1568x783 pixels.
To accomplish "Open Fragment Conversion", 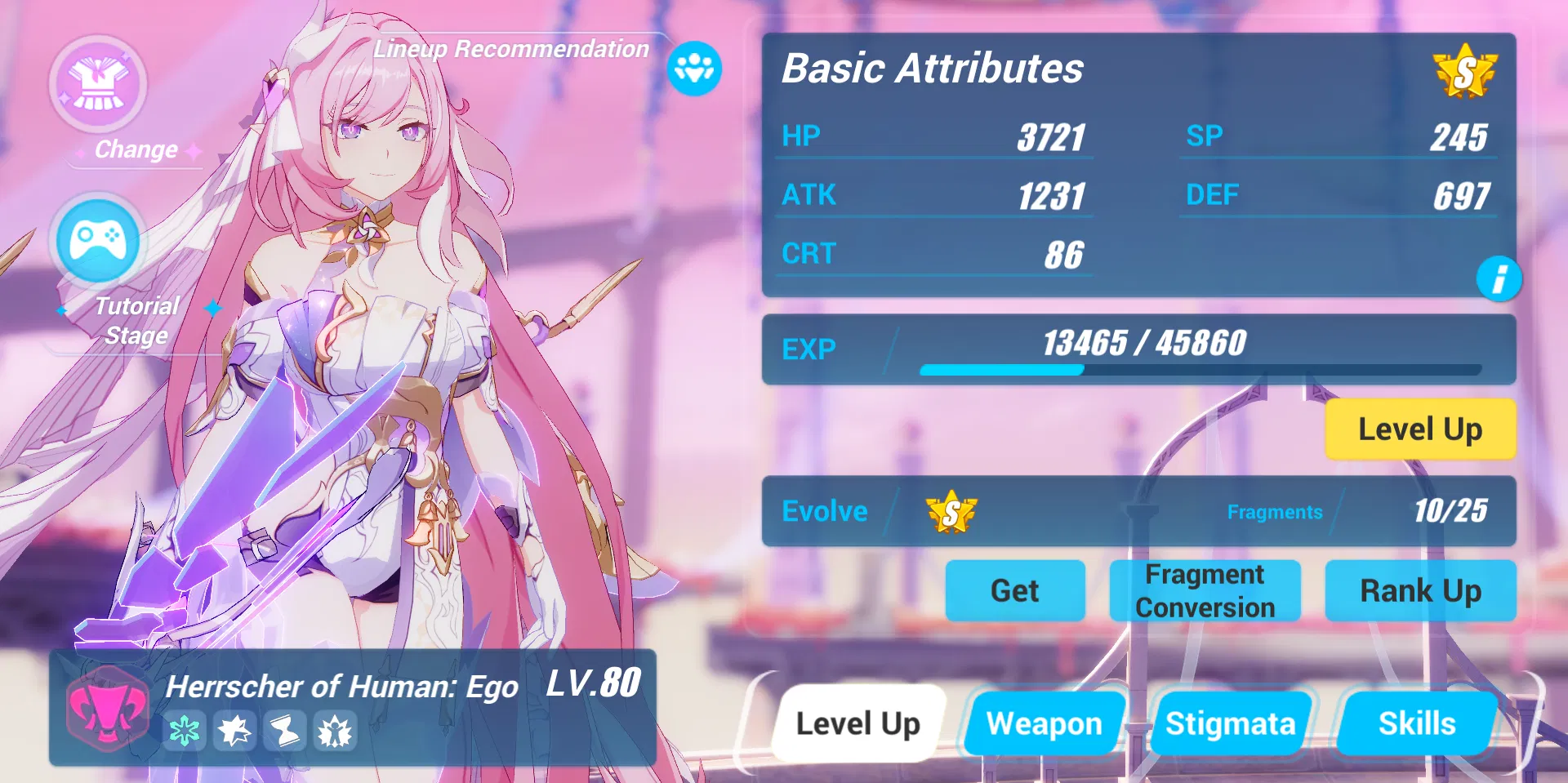I will point(1205,590).
